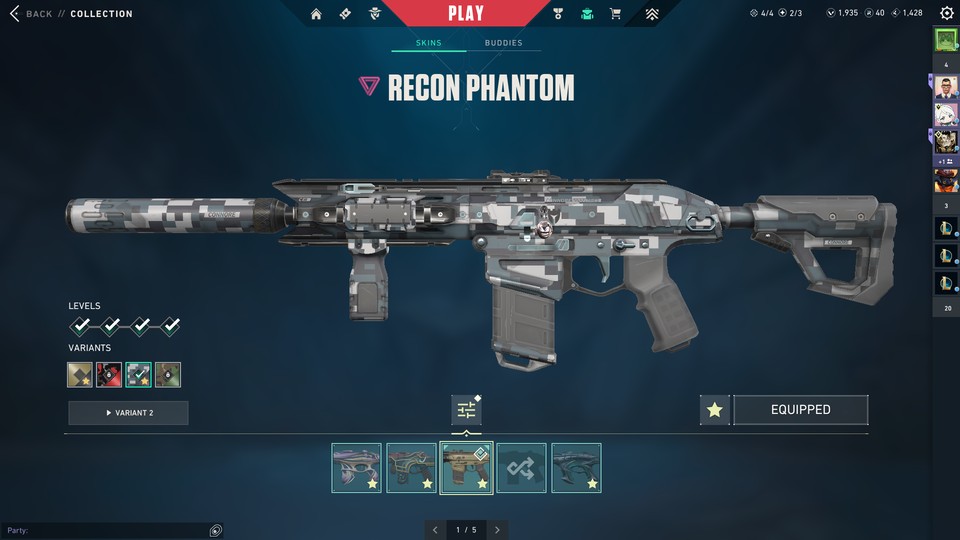Choose the red and black variant swatch
The height and width of the screenshot is (540, 960).
(109, 375)
